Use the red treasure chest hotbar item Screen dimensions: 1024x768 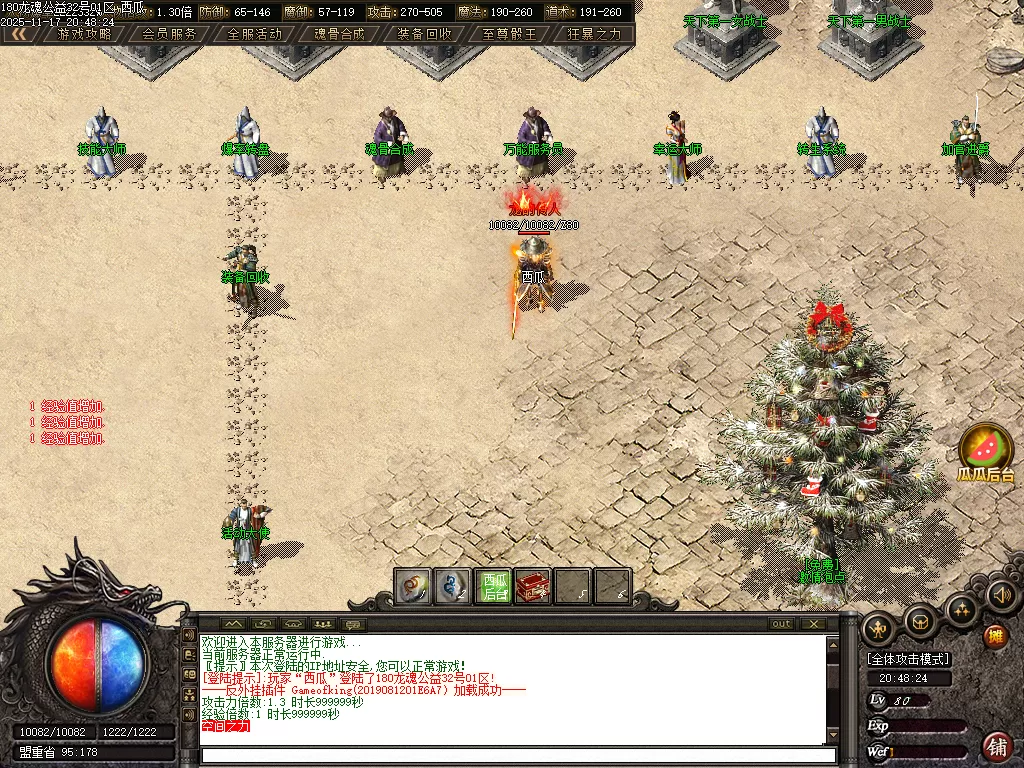[x=533, y=586]
